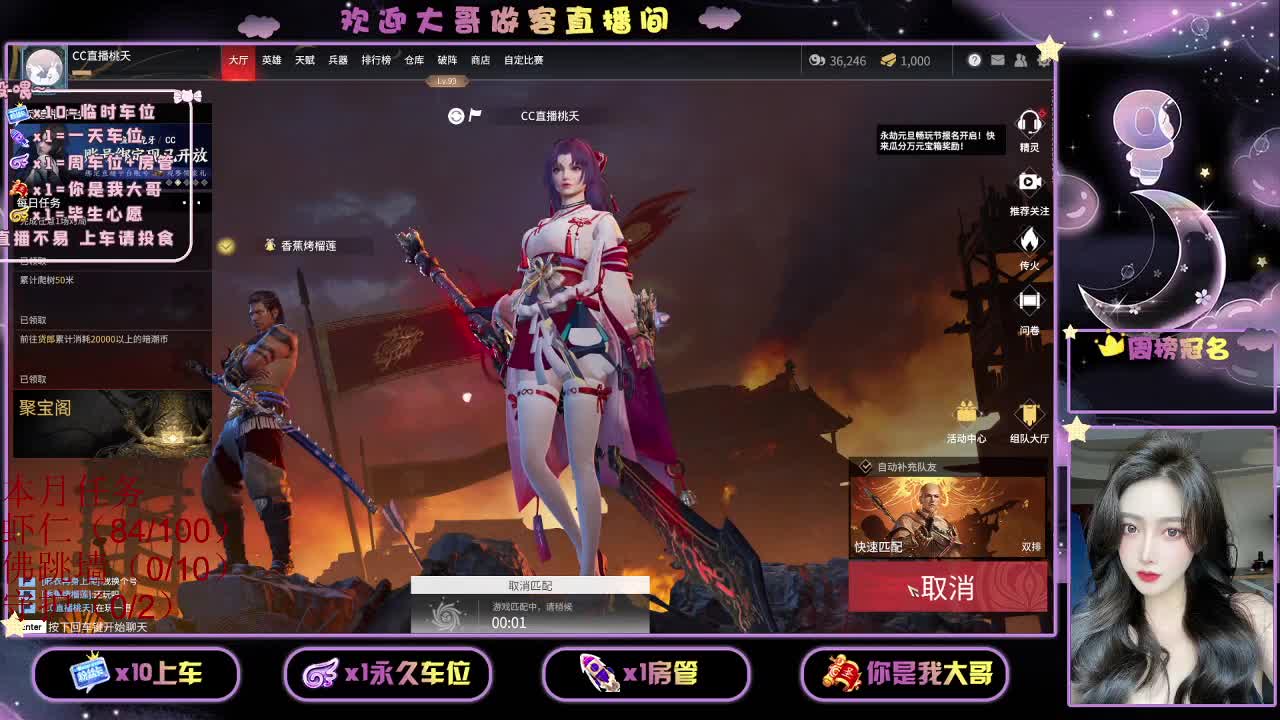Viewport: 1280px width, 720px height.
Task: Click the 推荐关注 camera icon
Action: [x=1030, y=182]
